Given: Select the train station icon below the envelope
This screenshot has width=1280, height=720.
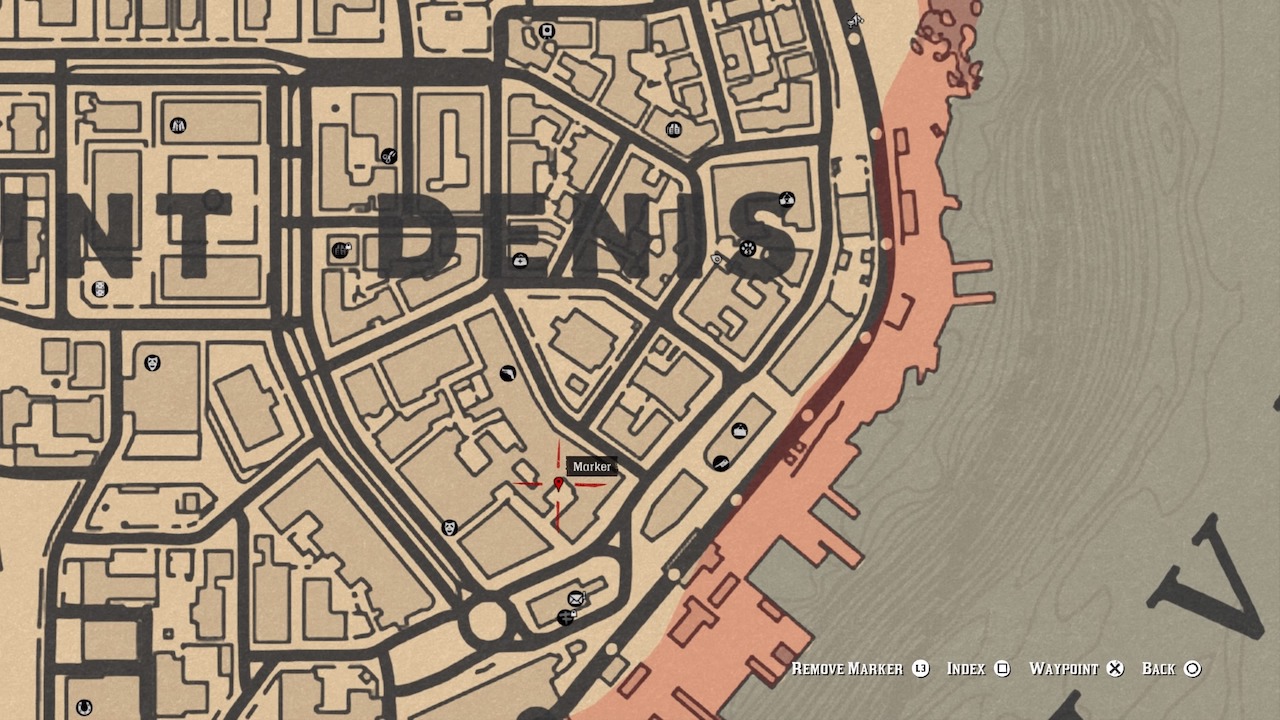Looking at the screenshot, I should pyautogui.click(x=566, y=618).
